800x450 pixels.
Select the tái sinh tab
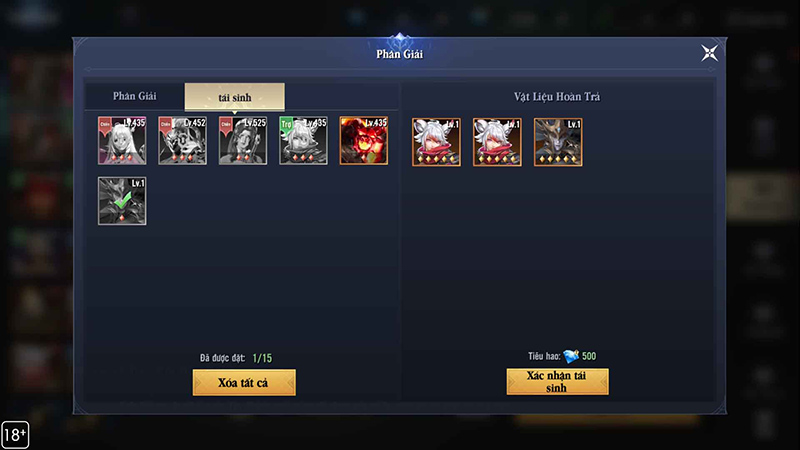(234, 97)
